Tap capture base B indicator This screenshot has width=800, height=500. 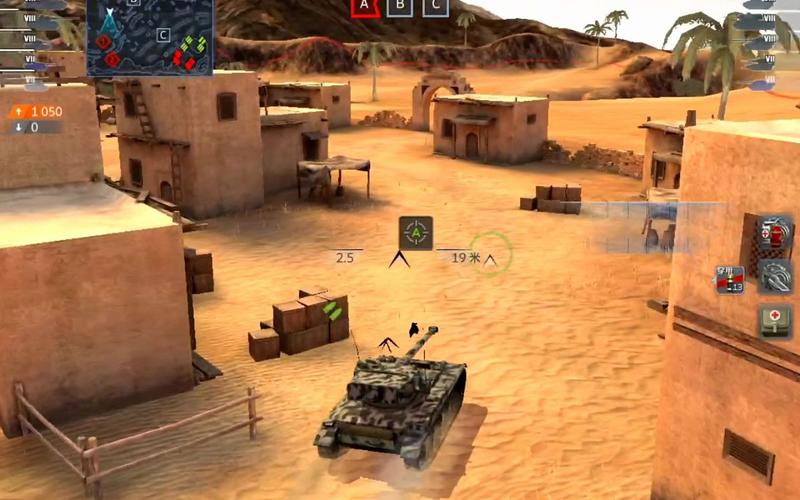pos(400,6)
